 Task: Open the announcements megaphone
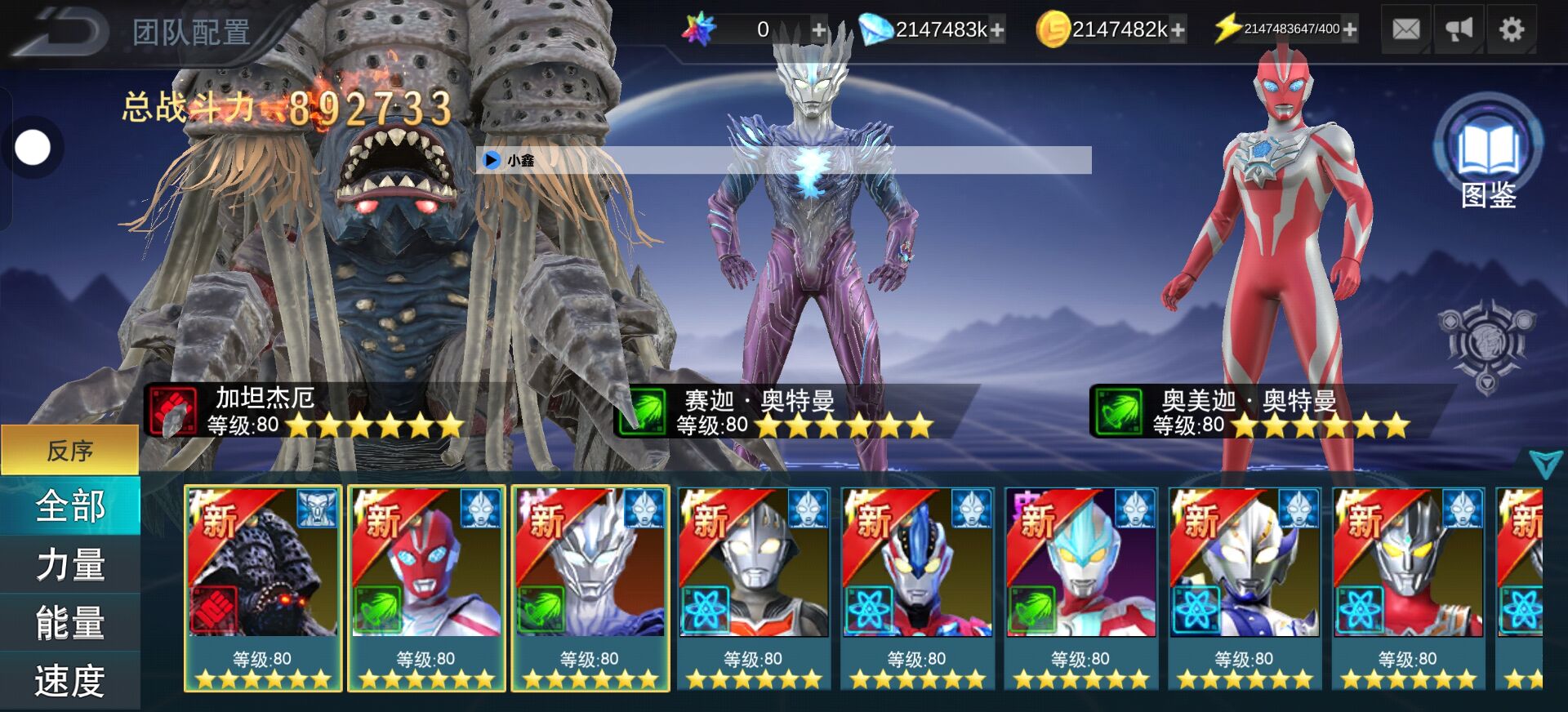1459,30
